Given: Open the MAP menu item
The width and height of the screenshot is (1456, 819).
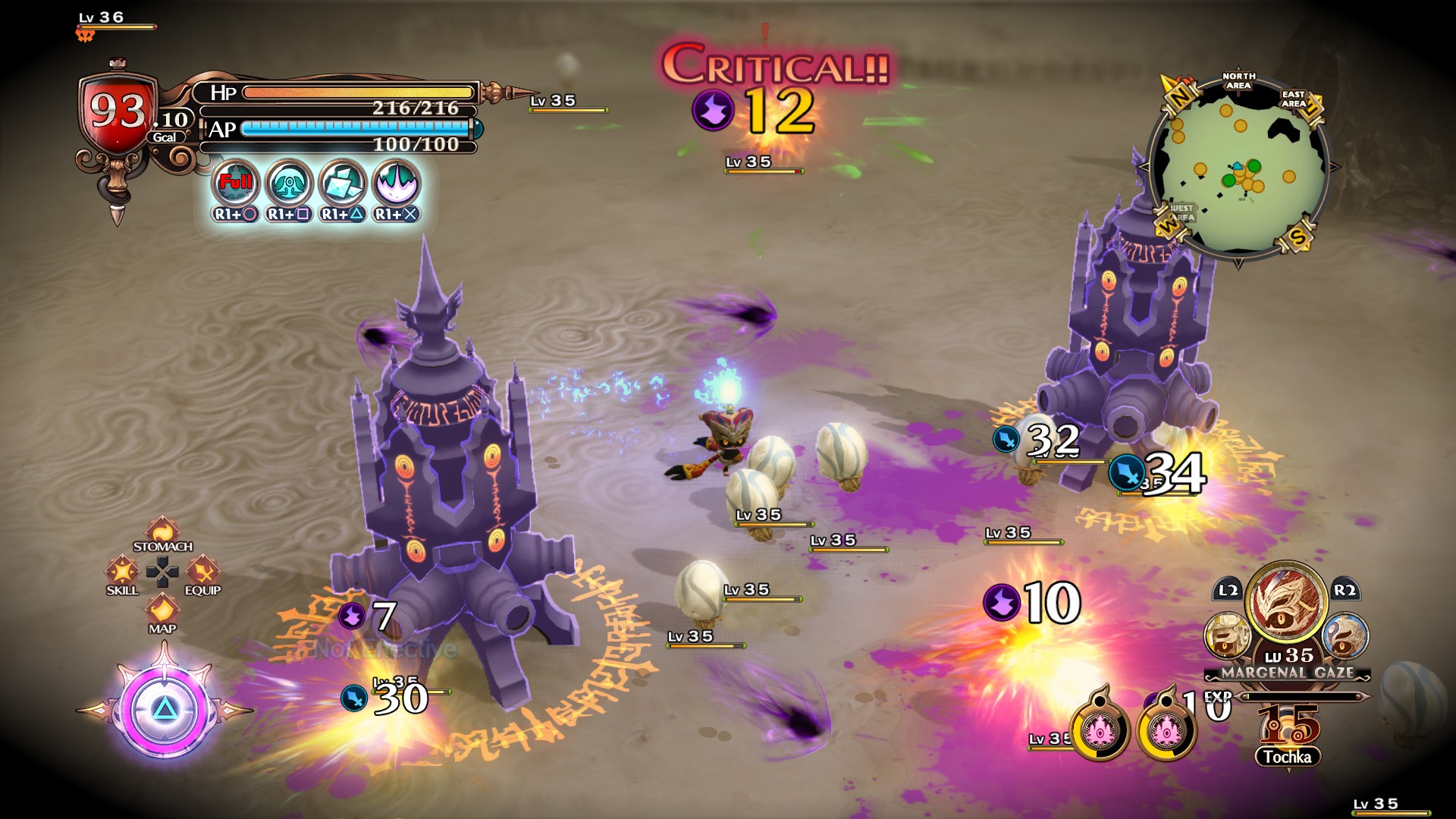Looking at the screenshot, I should (161, 610).
